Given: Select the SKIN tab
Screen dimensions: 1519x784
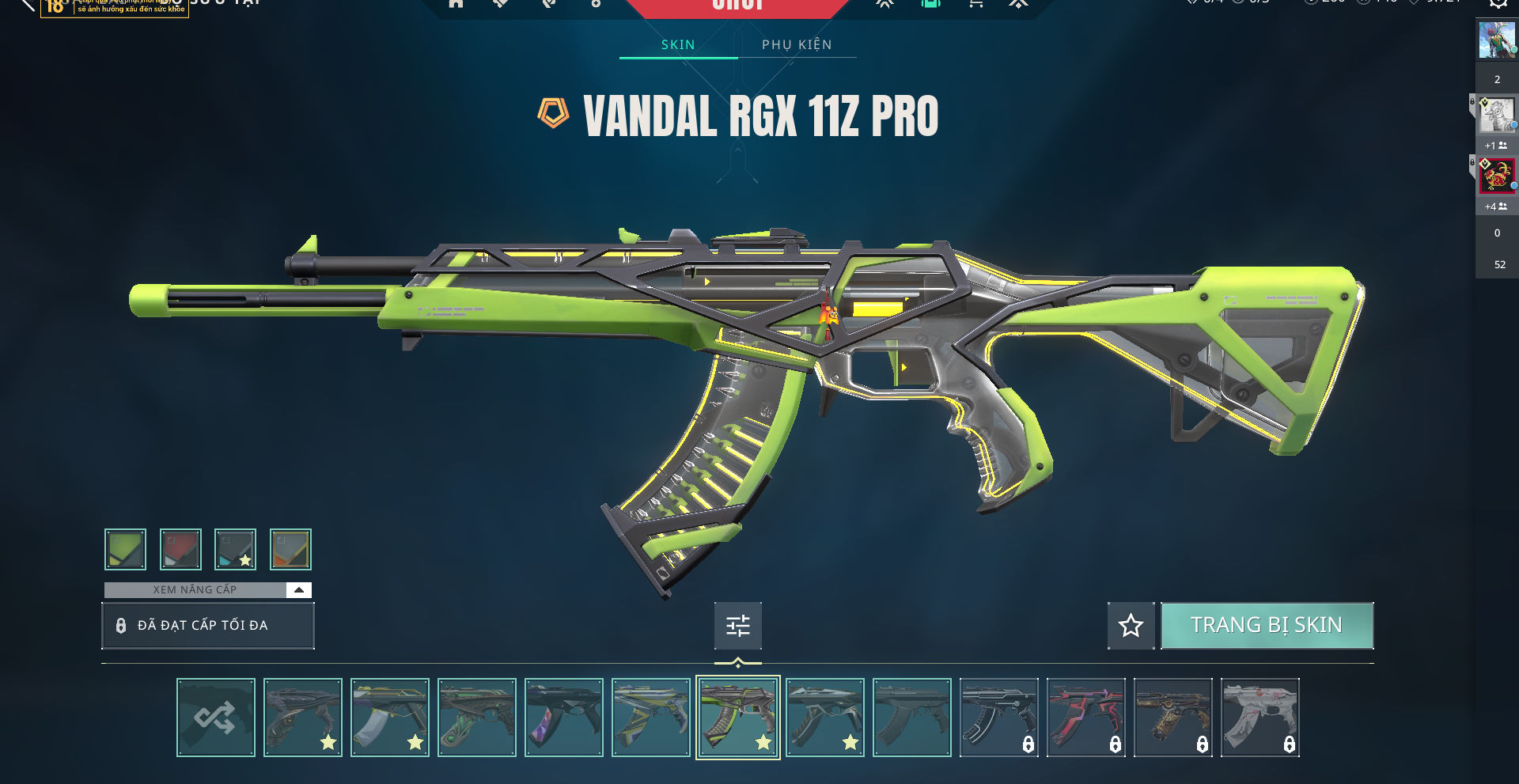Looking at the screenshot, I should tap(678, 45).
